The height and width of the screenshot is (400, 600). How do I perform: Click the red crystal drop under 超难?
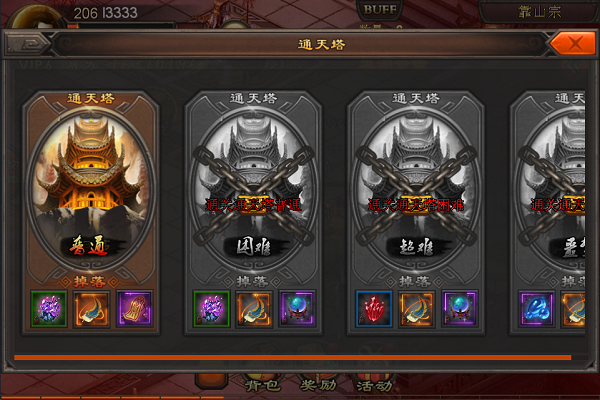click(x=373, y=307)
